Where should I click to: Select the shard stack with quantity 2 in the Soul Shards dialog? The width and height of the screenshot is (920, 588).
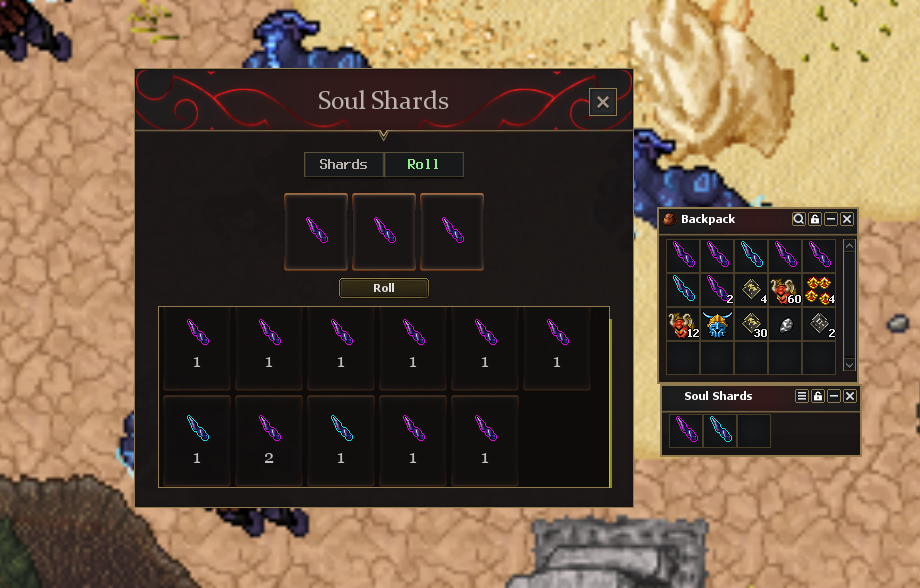(269, 439)
